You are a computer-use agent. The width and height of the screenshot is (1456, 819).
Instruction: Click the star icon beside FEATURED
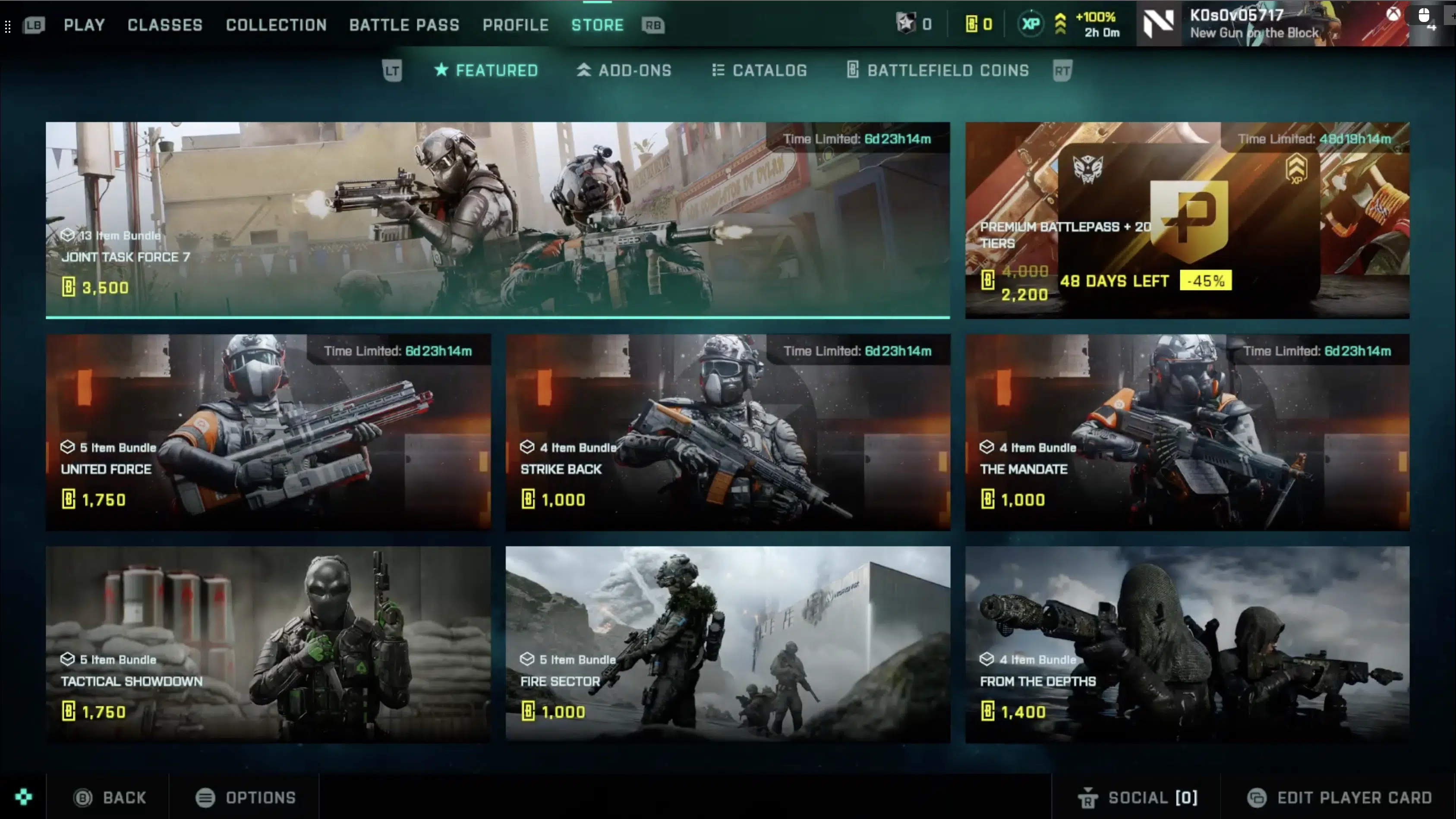[441, 70]
